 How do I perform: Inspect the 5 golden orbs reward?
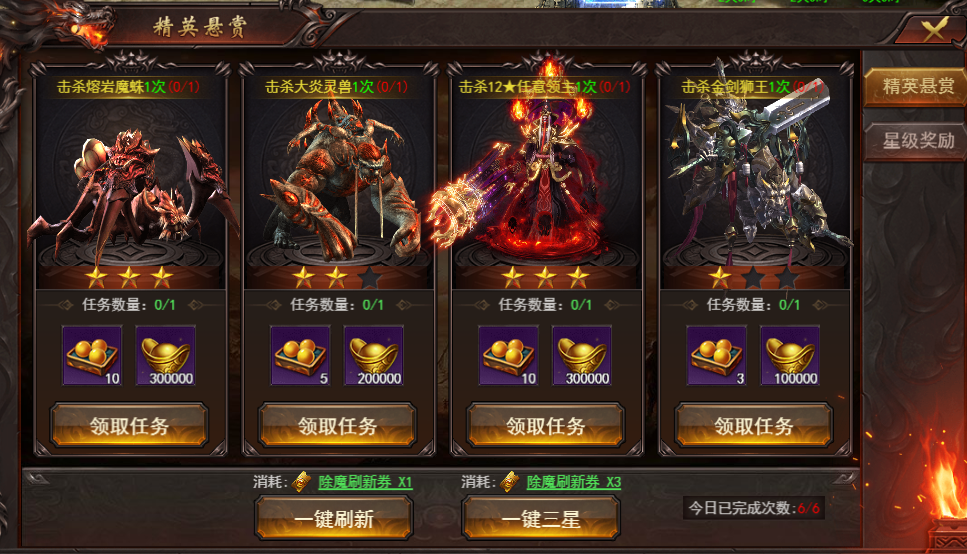(300, 356)
